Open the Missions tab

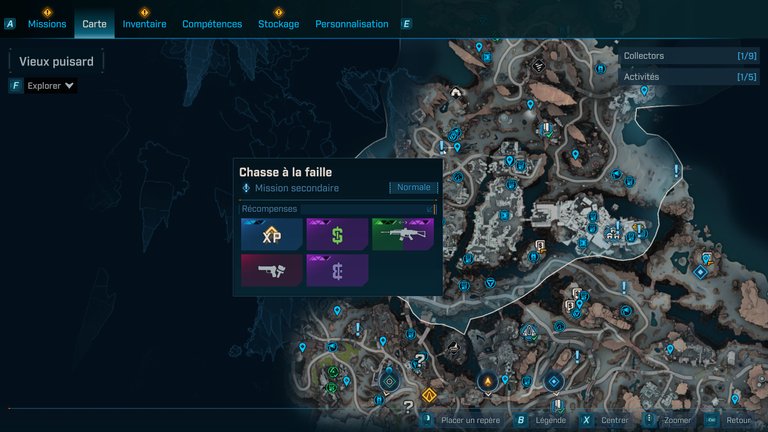(47, 24)
